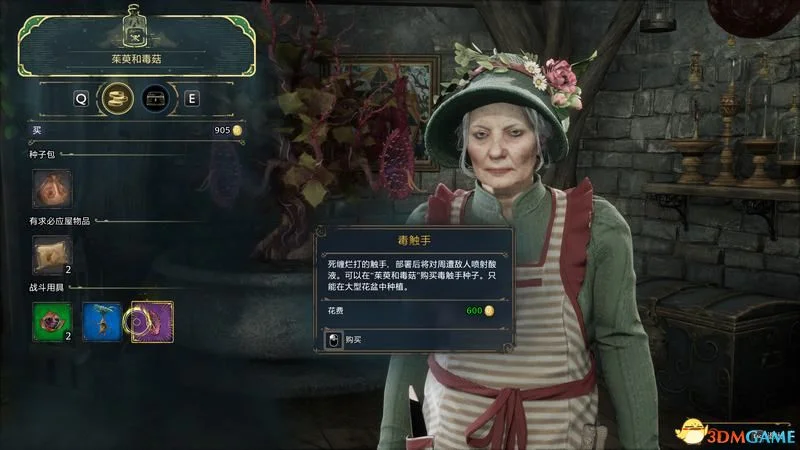Select the parchment item under 有求必应屋物品

point(51,255)
